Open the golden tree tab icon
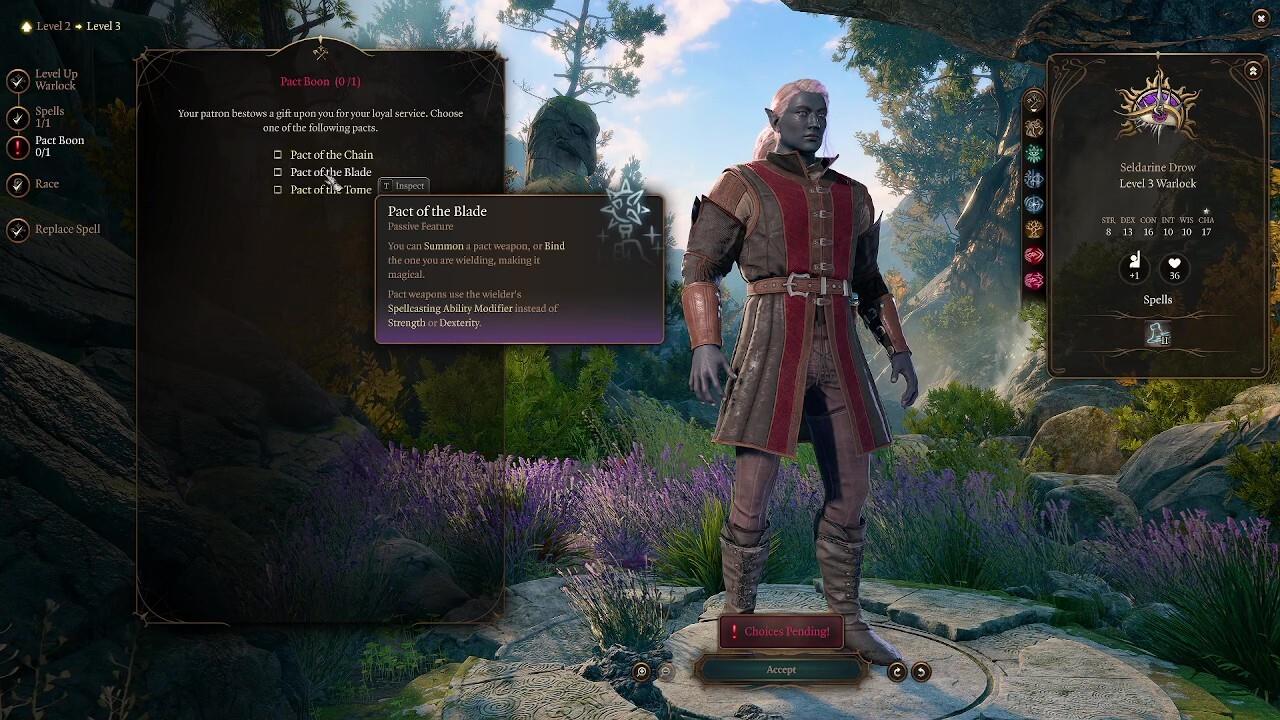The width and height of the screenshot is (1280, 720). 1034,229
